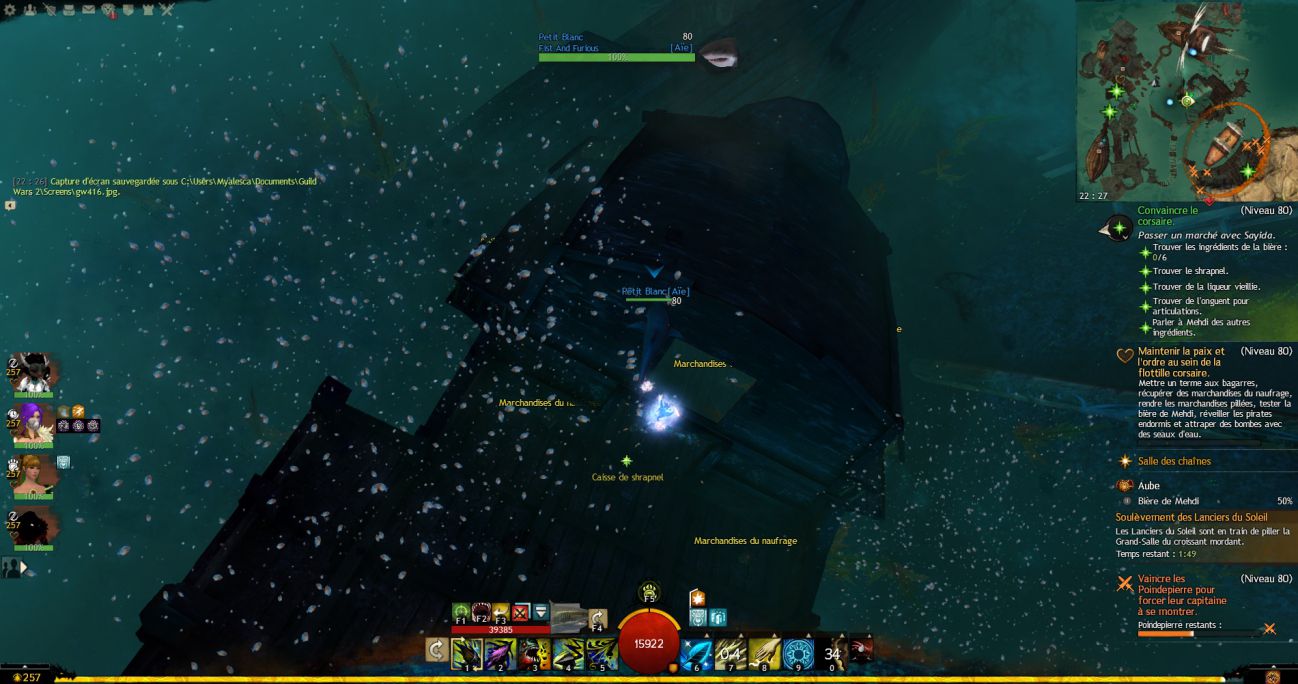The width and height of the screenshot is (1298, 684).
Task: Use the blue feather healing skill 6
Action: (x=696, y=653)
